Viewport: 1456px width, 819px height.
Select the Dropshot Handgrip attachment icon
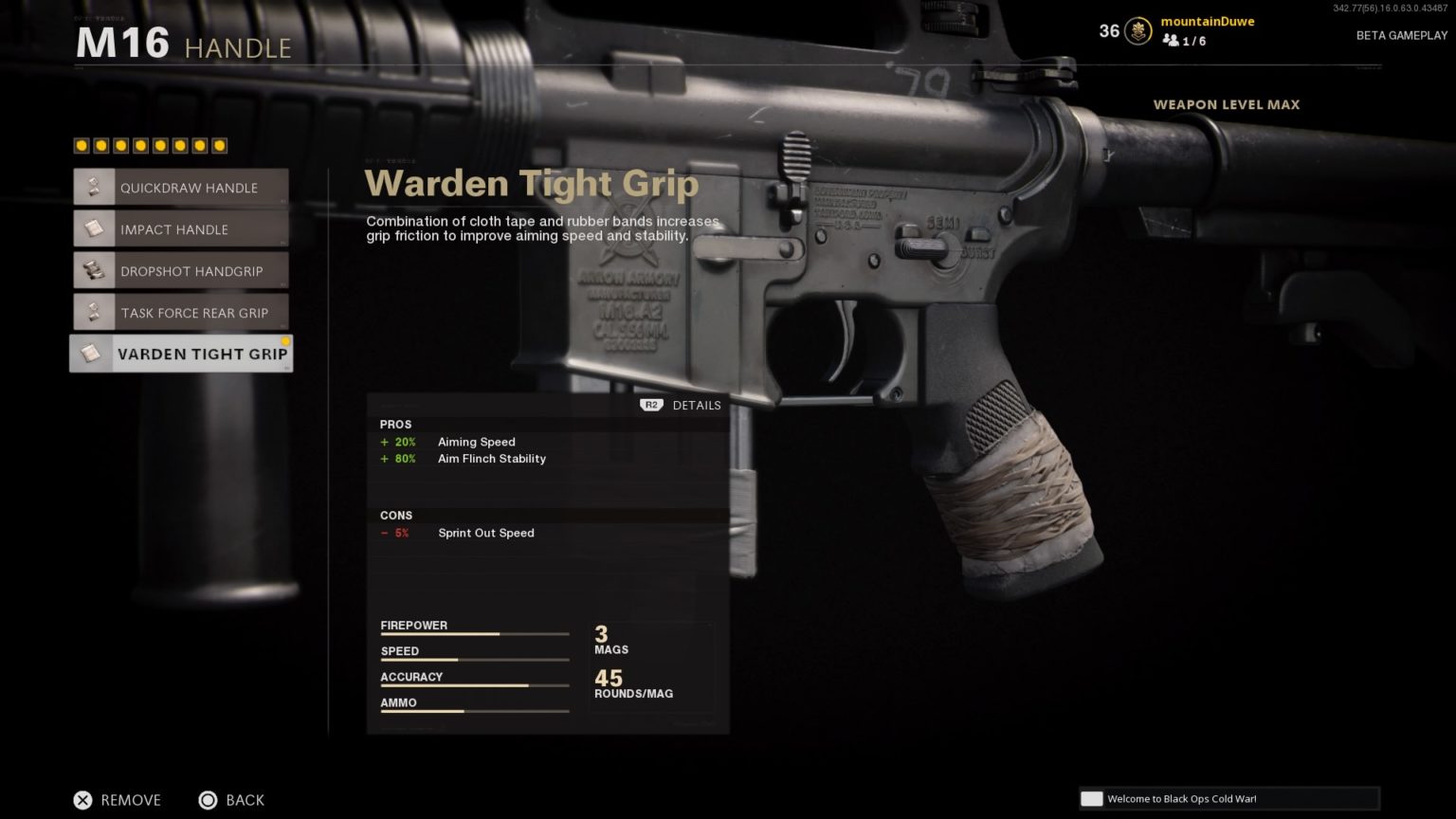(94, 270)
